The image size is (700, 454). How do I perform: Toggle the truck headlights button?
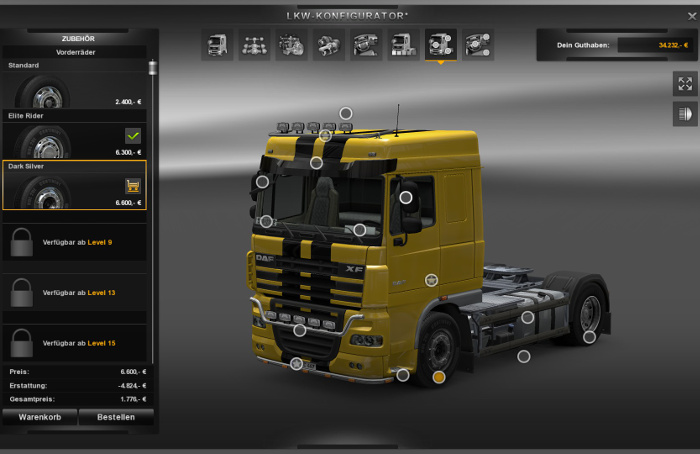coord(685,115)
